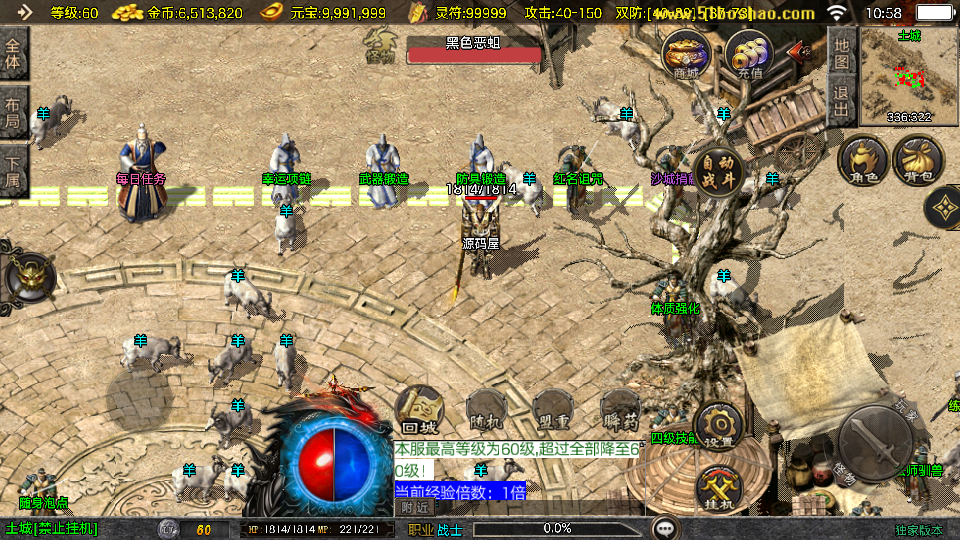Open the 地图 map button
Viewport: 960px width, 540px height.
842,53
